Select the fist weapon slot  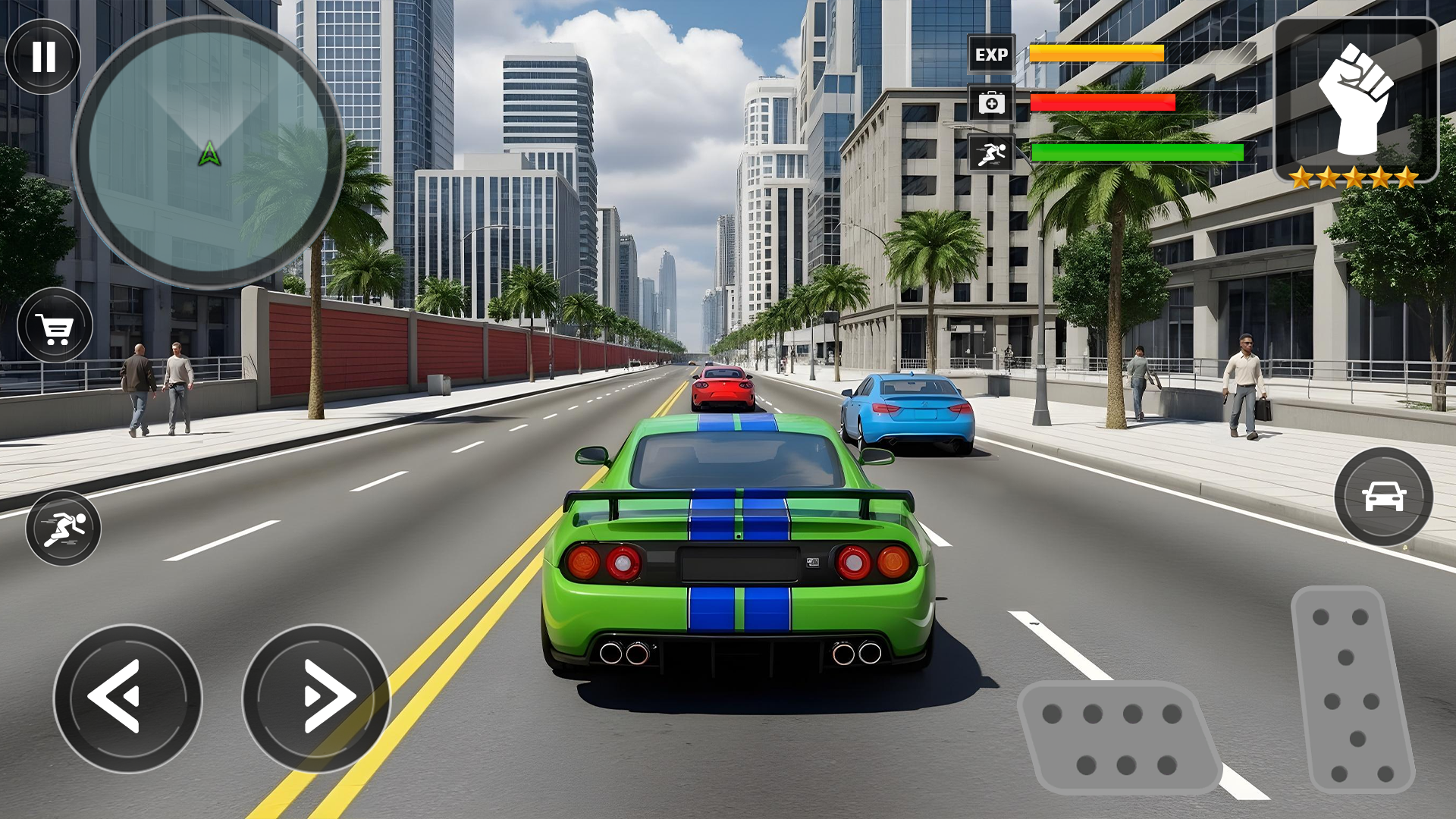click(1356, 99)
